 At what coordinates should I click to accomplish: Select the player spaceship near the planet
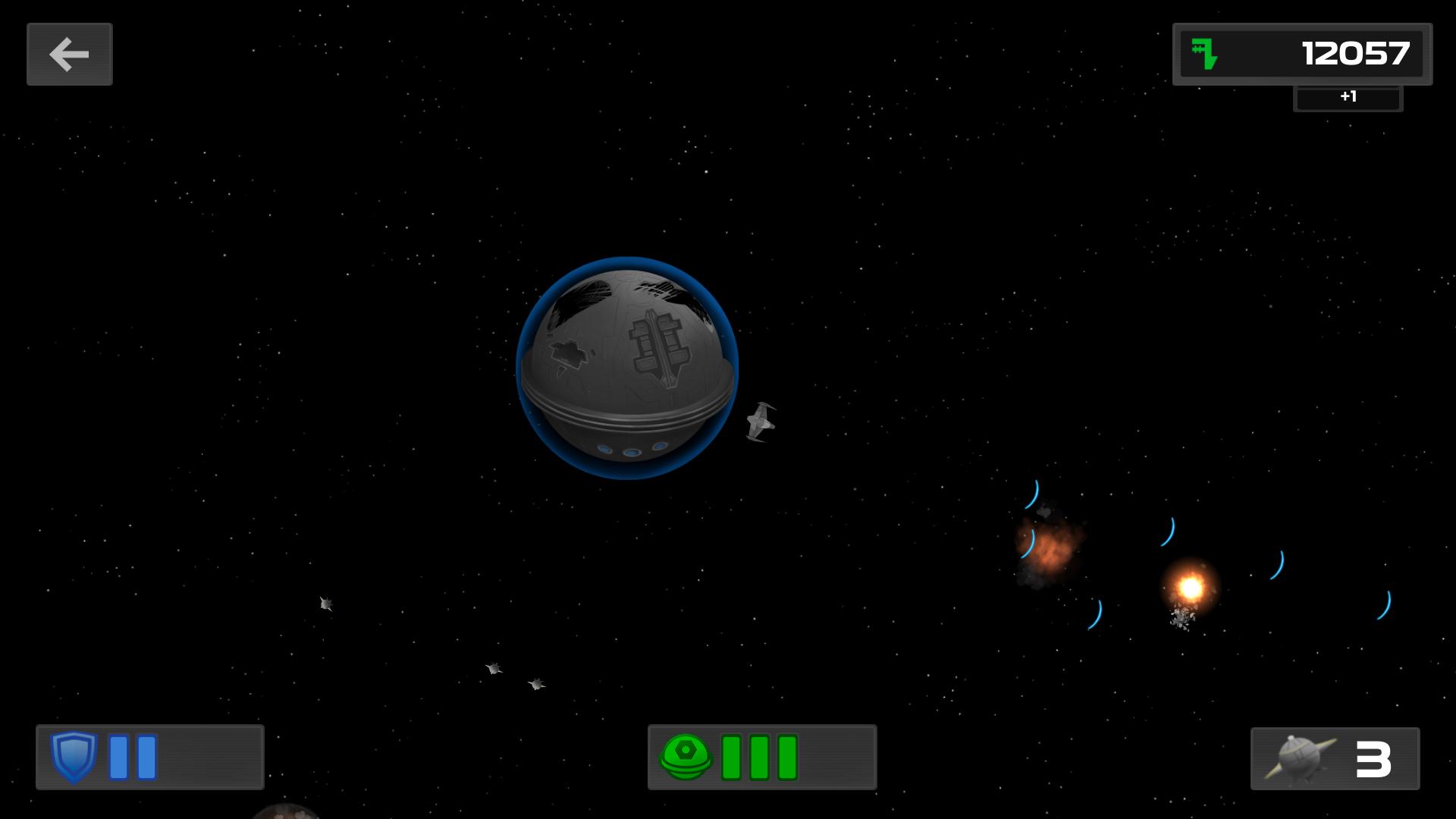762,423
